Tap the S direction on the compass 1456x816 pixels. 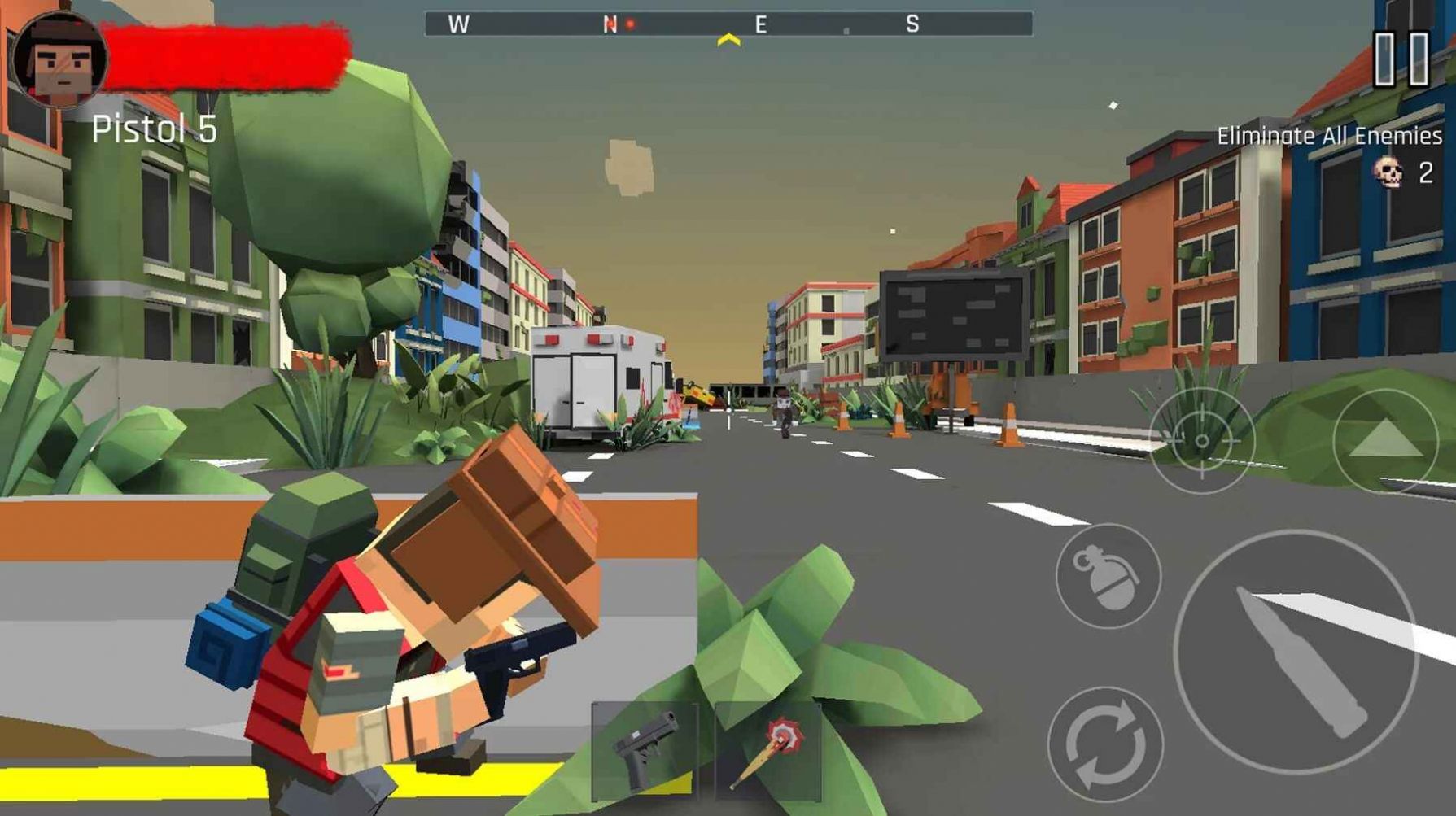914,25
